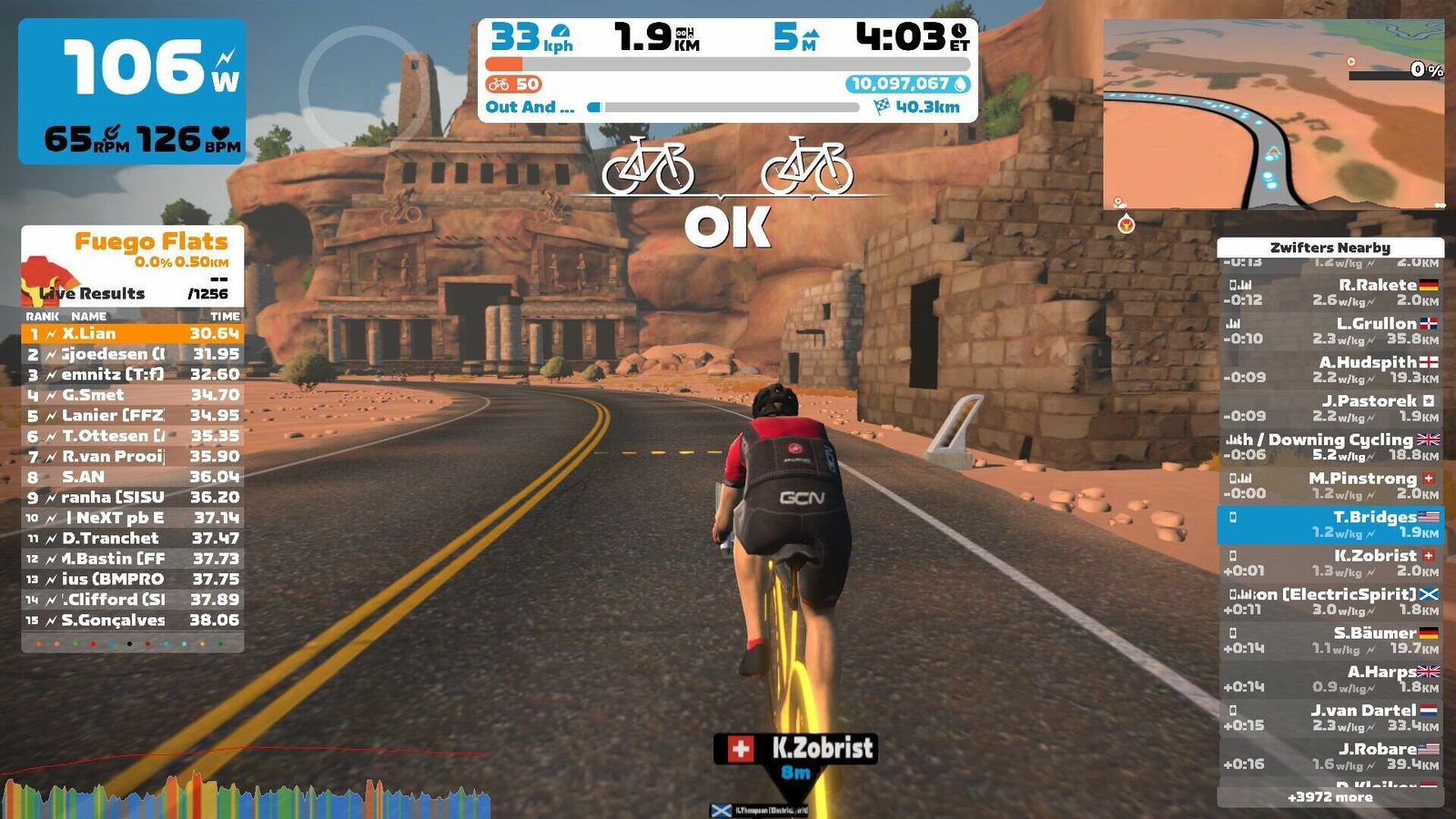Choose A.Hudspith from nearby riders
Screen dimensions: 1456x819
click(1330, 369)
